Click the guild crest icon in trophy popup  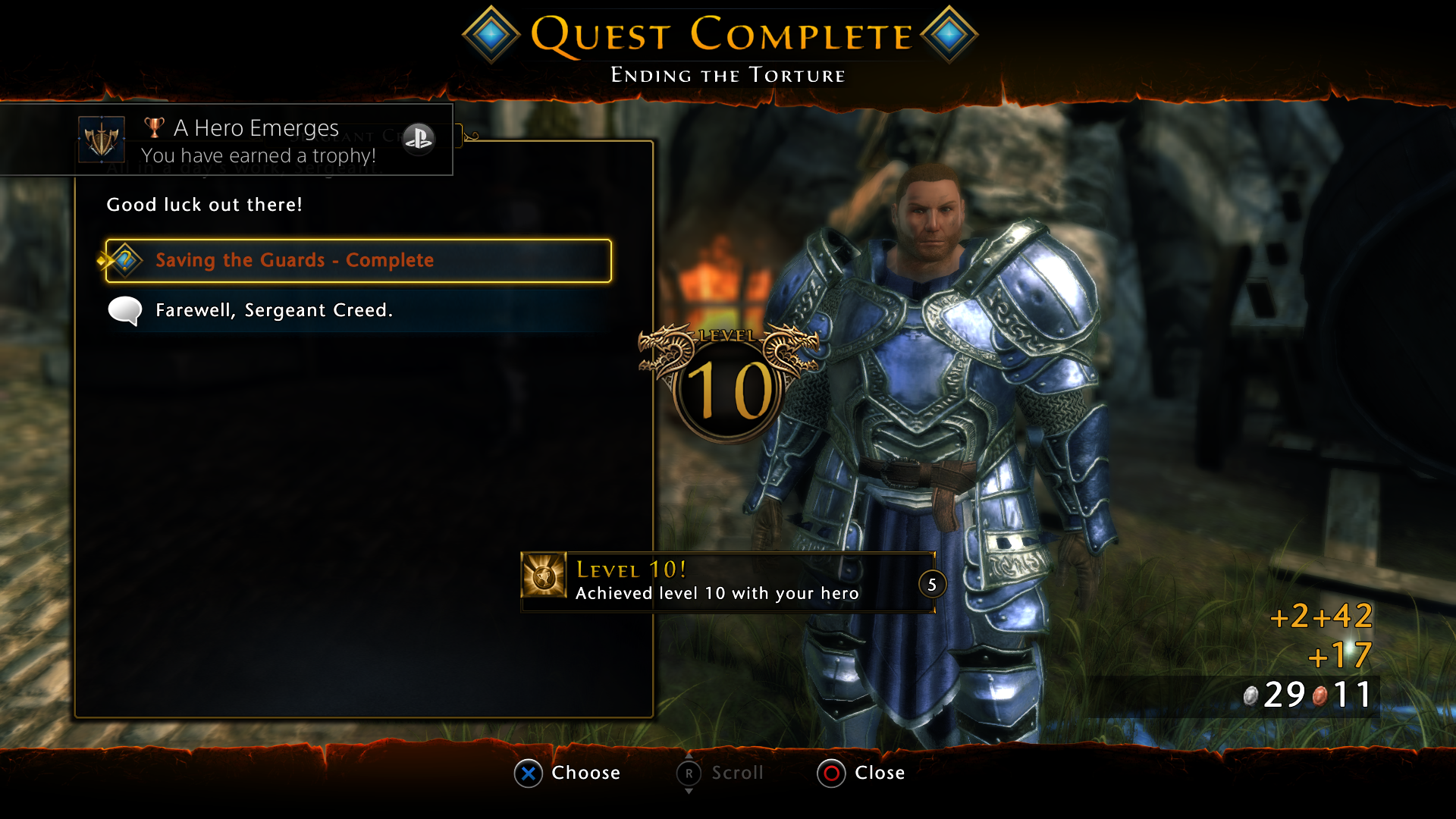103,140
